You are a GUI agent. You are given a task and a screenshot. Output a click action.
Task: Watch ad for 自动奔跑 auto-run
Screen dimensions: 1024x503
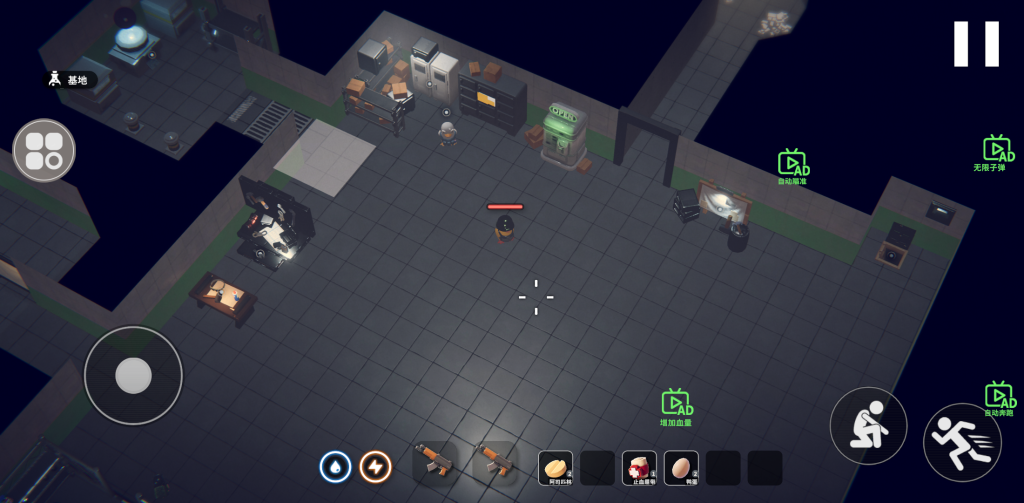tap(998, 397)
